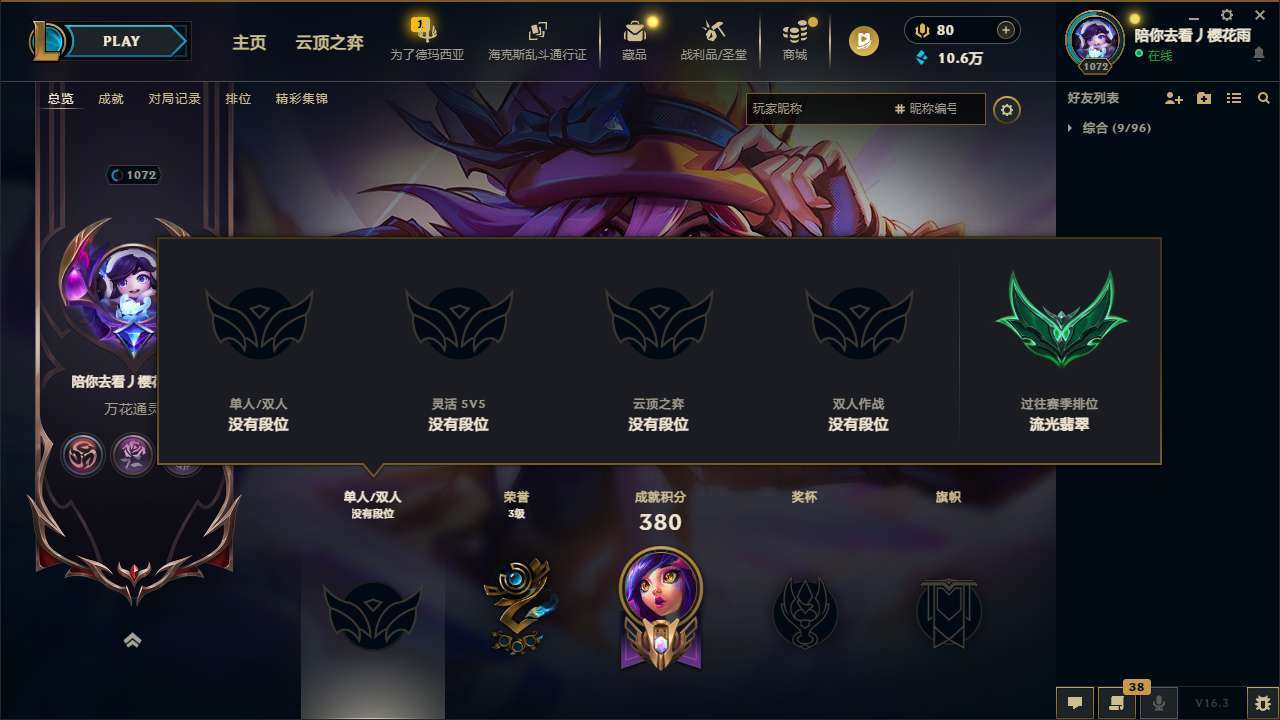Collapse the rank crest with the upward chevron
This screenshot has width=1280, height=720.
[x=133, y=641]
